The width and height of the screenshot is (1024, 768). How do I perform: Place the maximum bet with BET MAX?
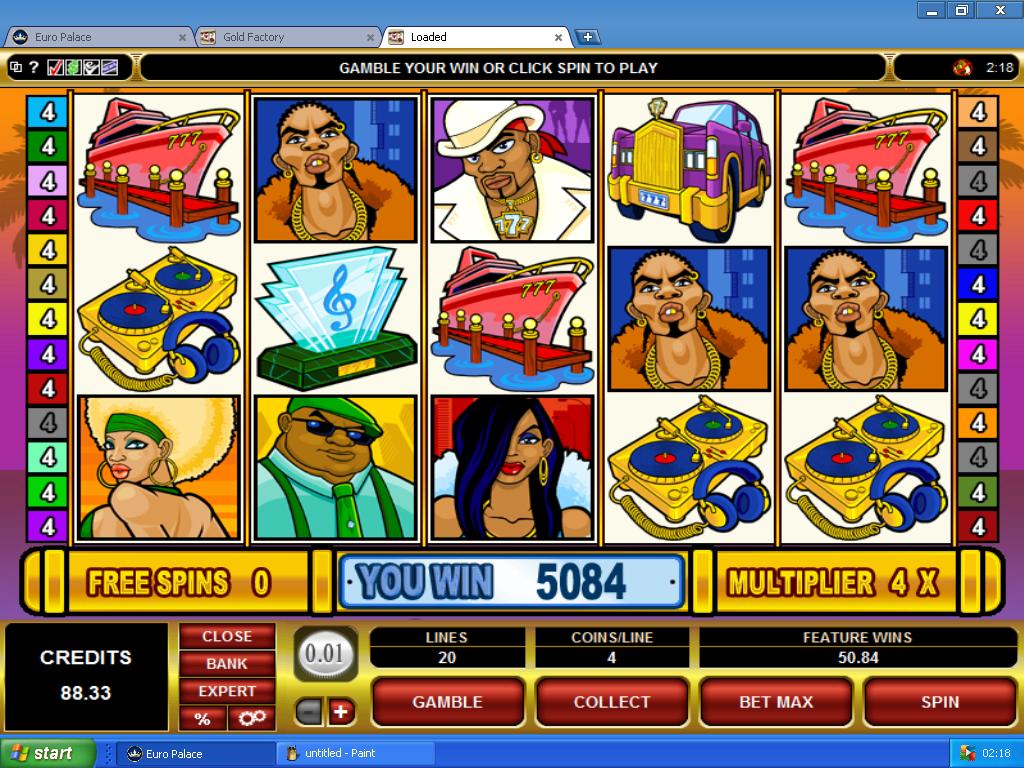[x=775, y=702]
